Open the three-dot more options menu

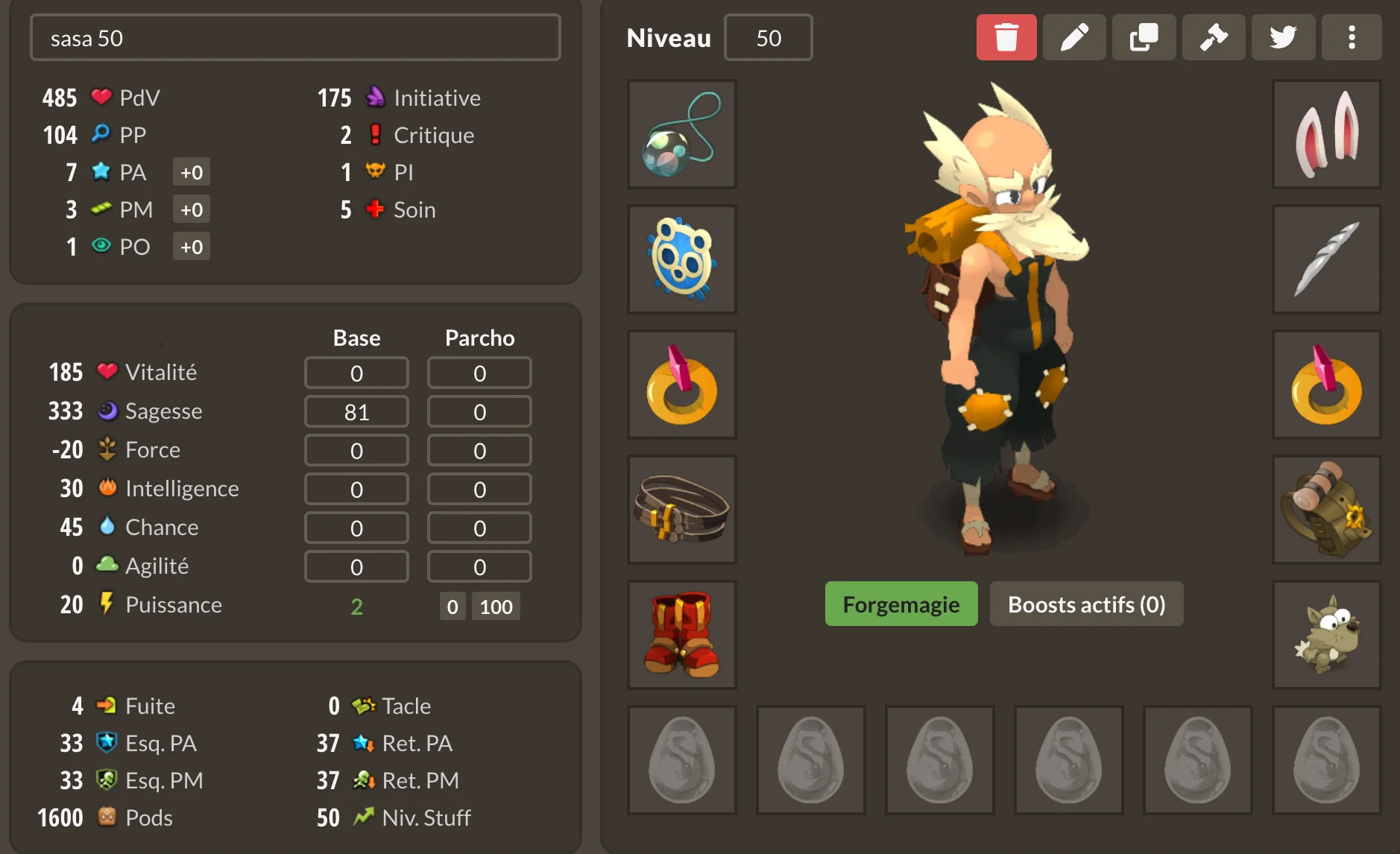(1351, 37)
